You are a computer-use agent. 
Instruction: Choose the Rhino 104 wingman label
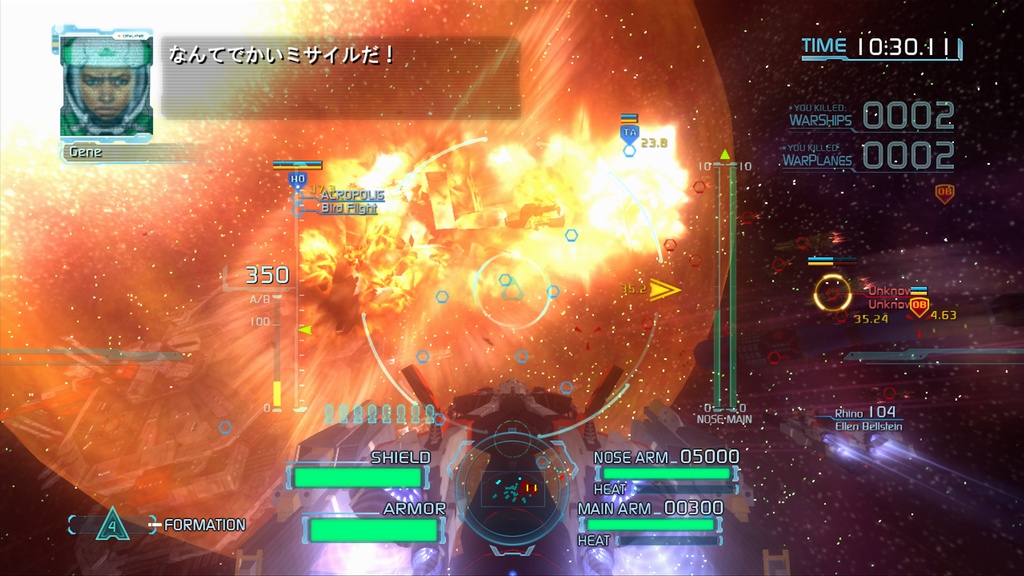pos(866,412)
